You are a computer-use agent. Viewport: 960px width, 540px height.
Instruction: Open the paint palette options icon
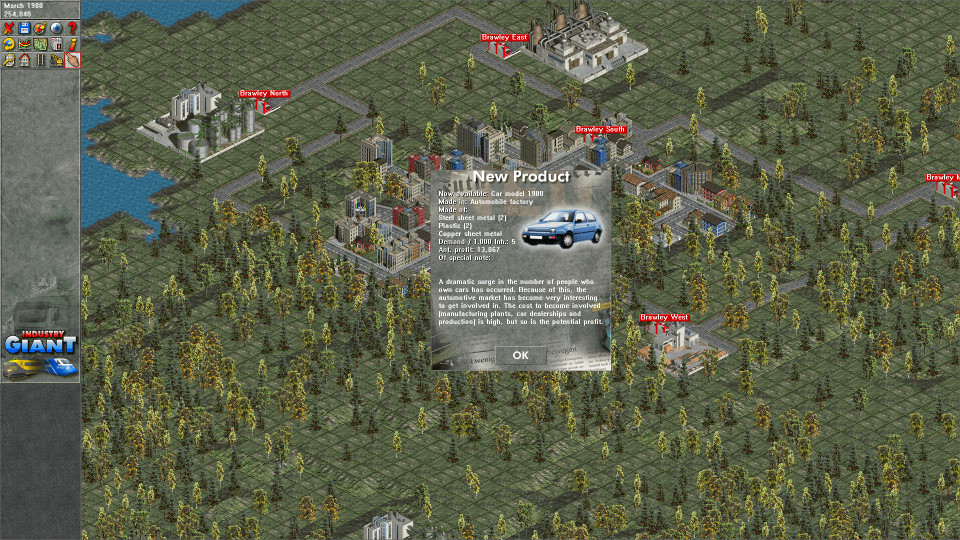pyautogui.click(x=41, y=27)
